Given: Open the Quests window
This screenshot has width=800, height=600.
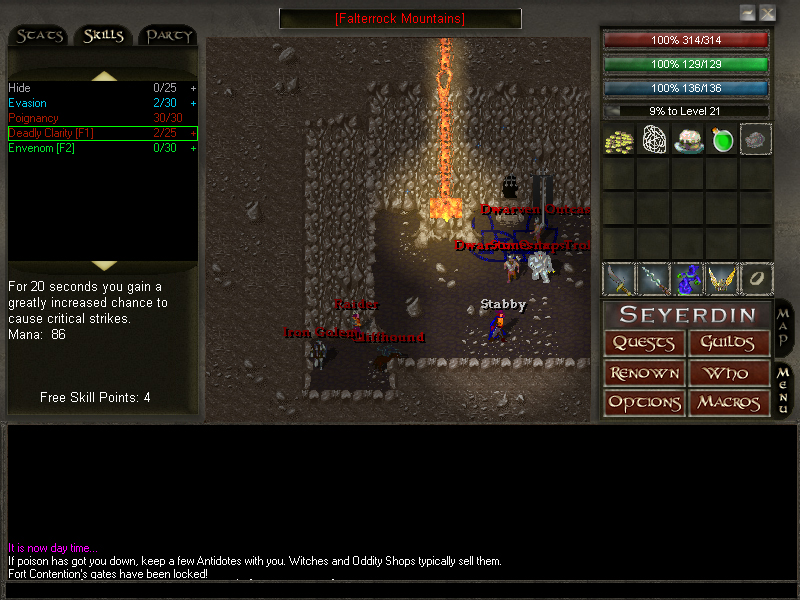Looking at the screenshot, I should (645, 343).
